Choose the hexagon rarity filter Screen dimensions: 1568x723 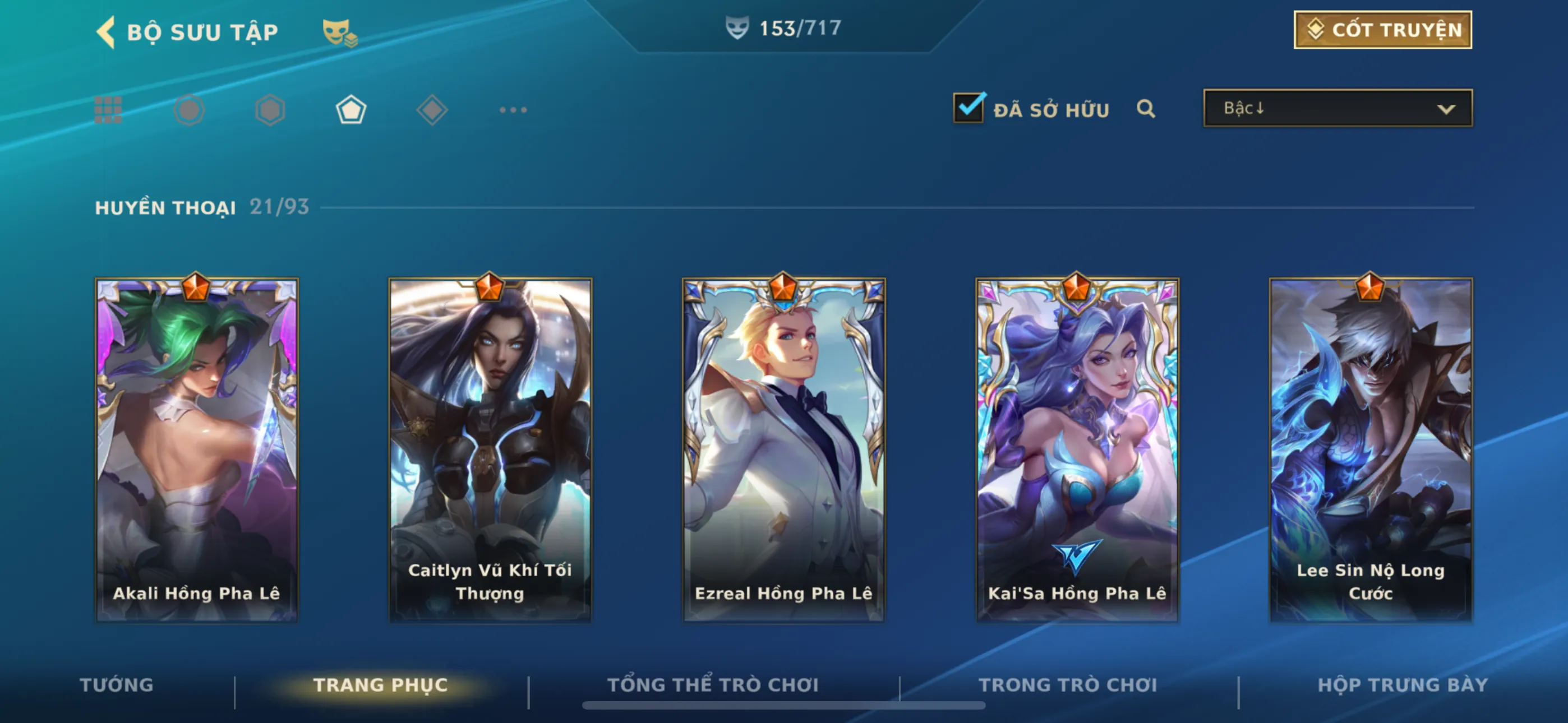(270, 110)
